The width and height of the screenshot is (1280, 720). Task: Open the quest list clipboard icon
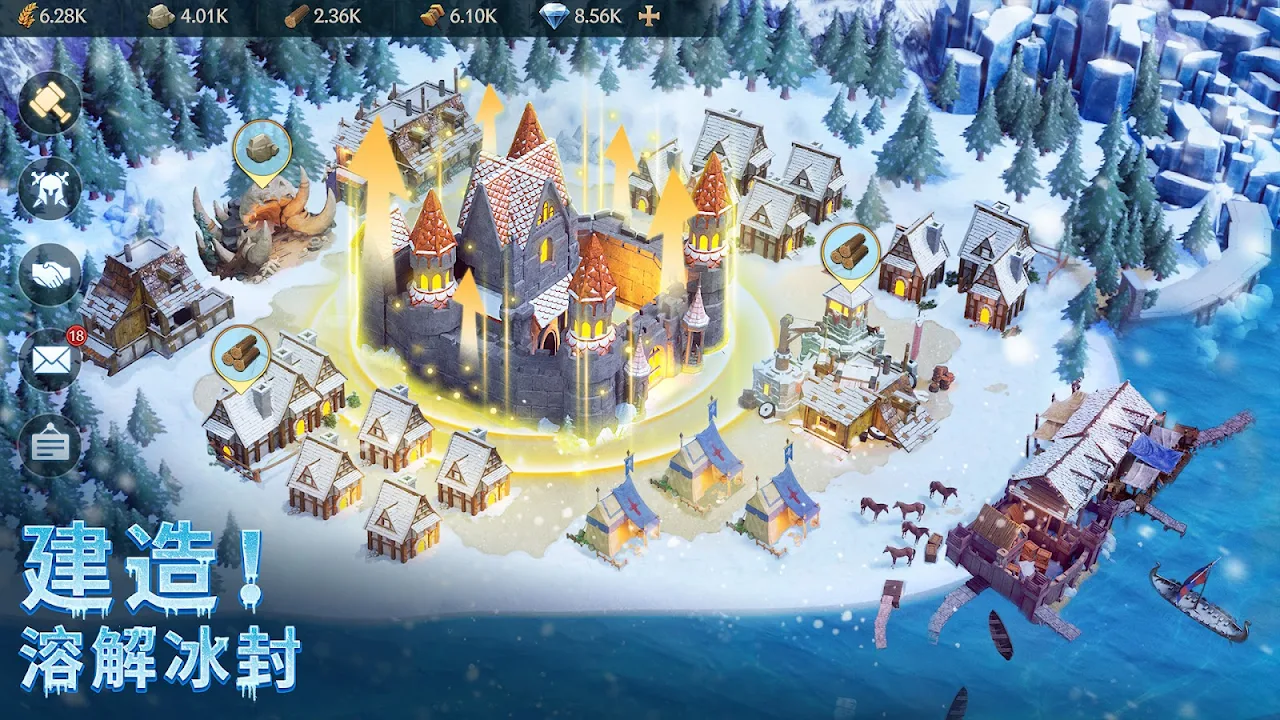click(x=49, y=446)
